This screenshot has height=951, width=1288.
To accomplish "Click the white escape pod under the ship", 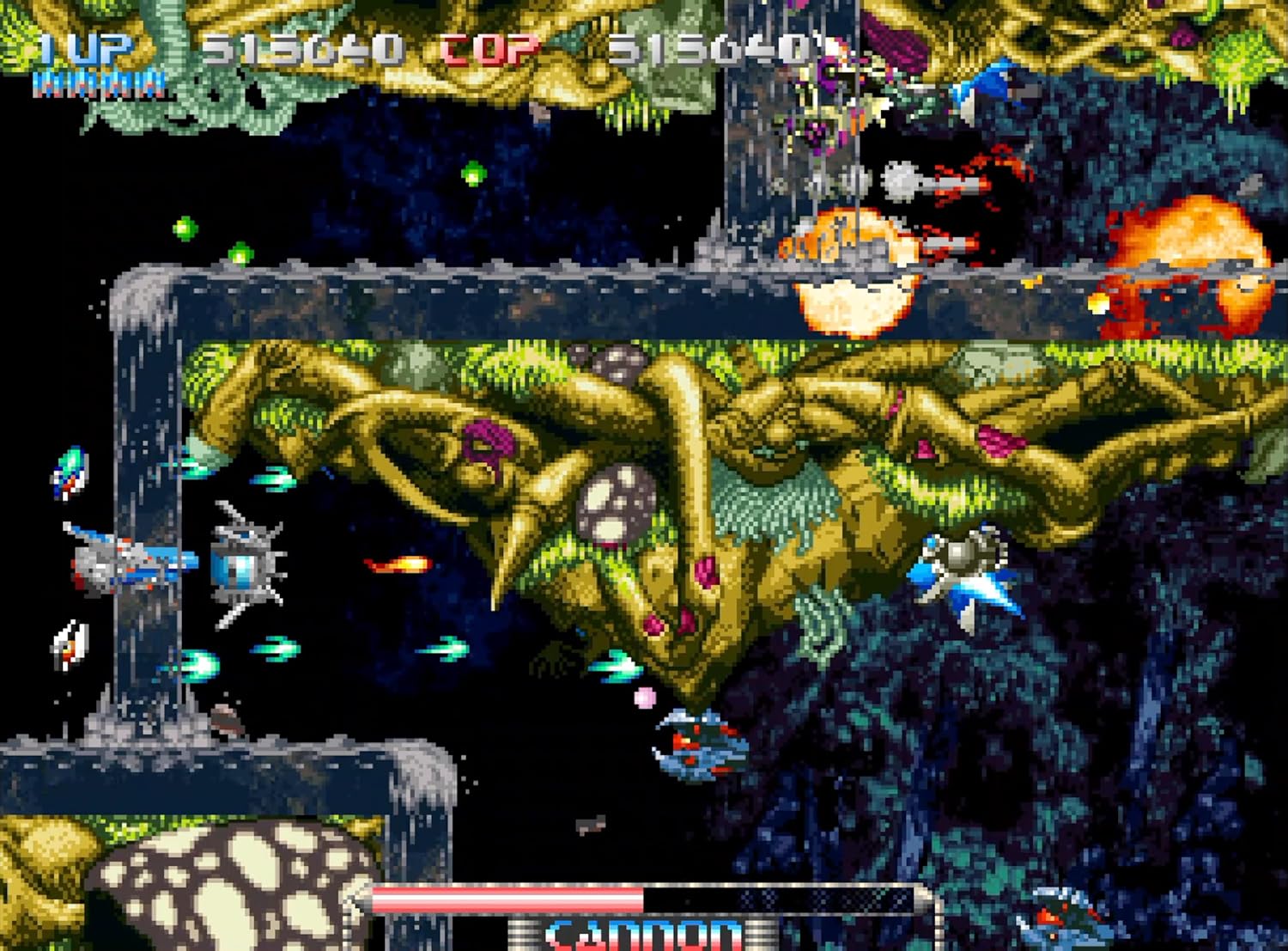I will pyautogui.click(x=69, y=644).
